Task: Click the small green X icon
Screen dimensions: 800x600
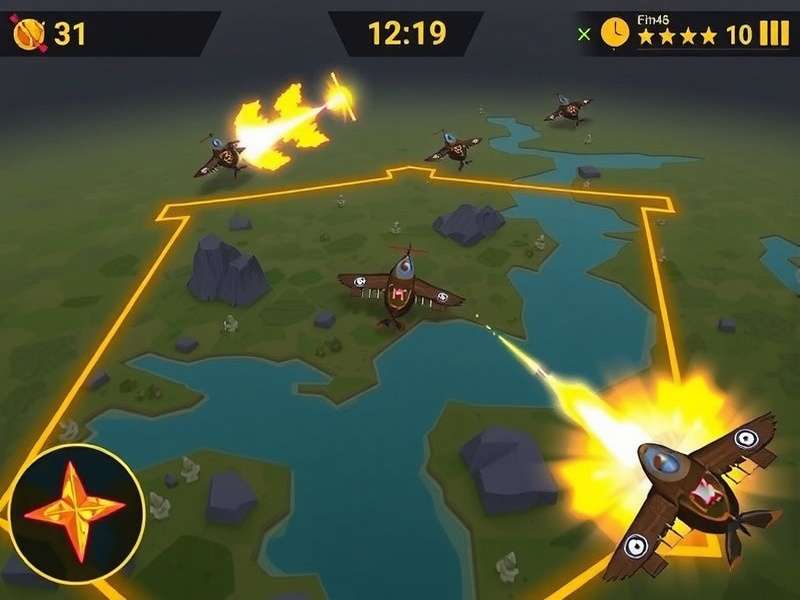Action: tap(585, 34)
